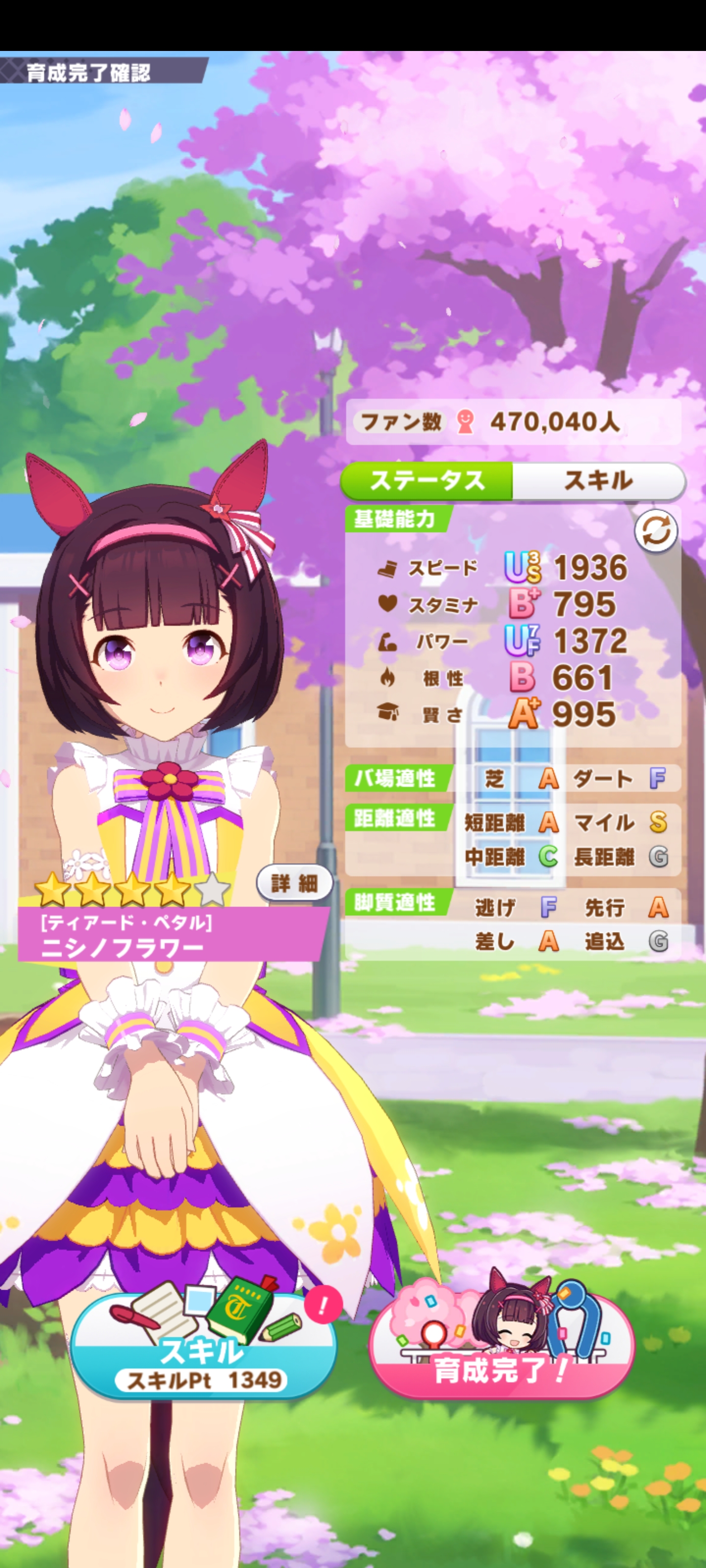Viewport: 706px width, 1568px height.
Task: Select the ステータス tab
Action: click(x=427, y=481)
